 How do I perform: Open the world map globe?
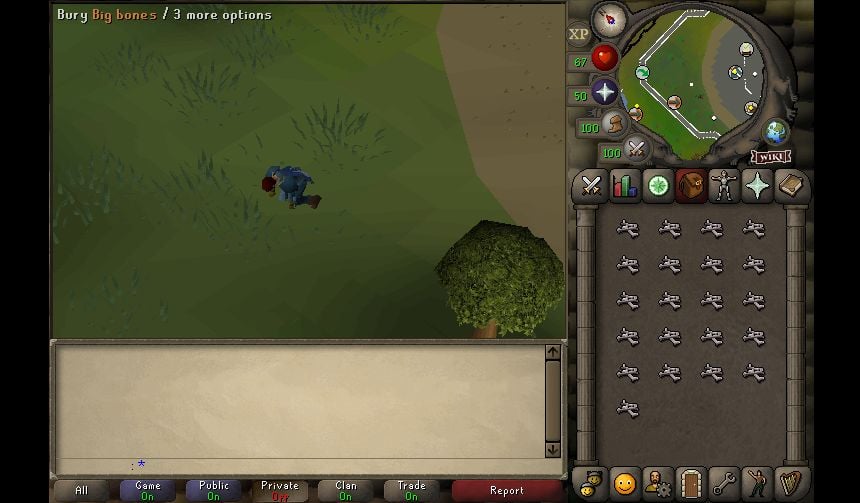tap(776, 131)
